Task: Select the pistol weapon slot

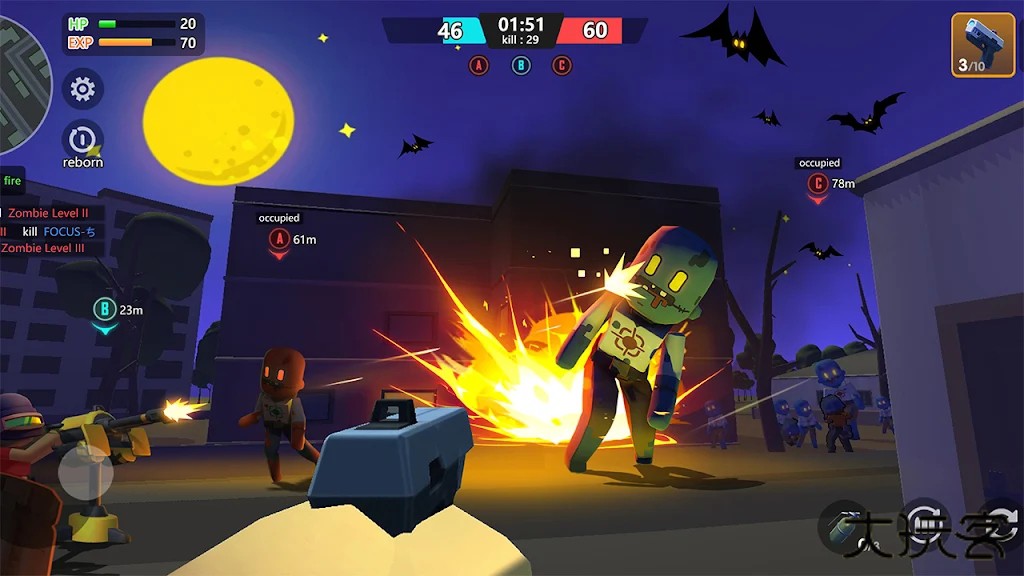Action: 982,45
